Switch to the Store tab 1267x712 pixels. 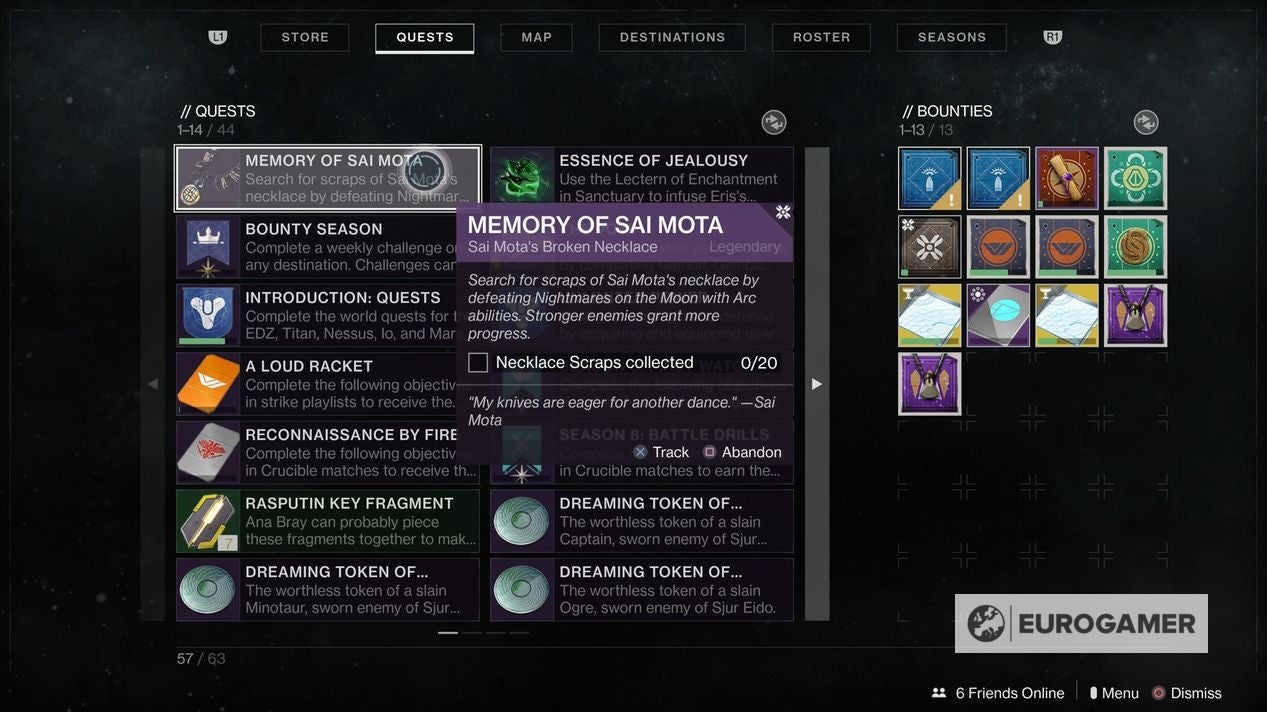tap(305, 38)
